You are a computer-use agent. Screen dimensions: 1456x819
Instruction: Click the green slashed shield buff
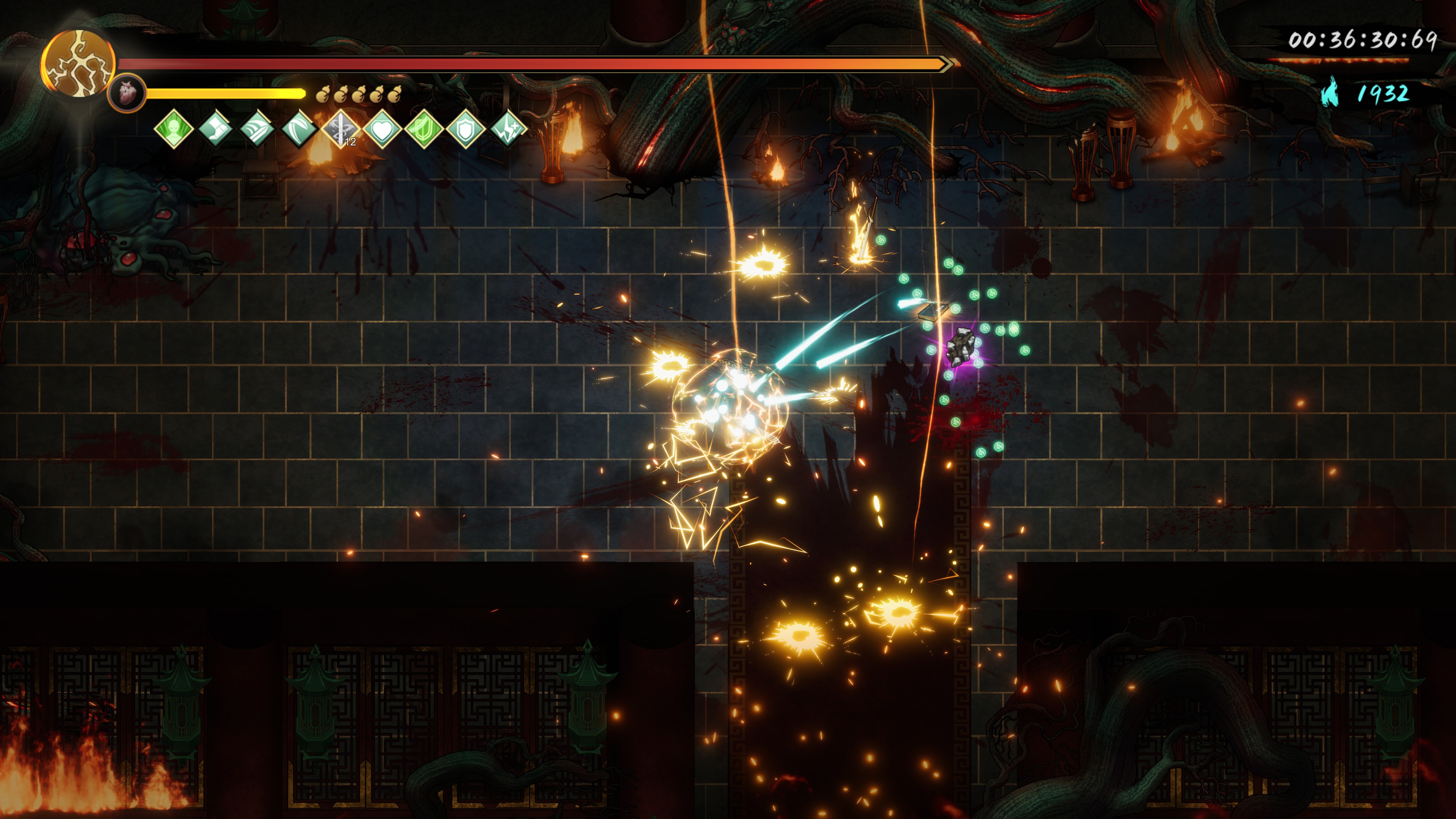coord(425,129)
